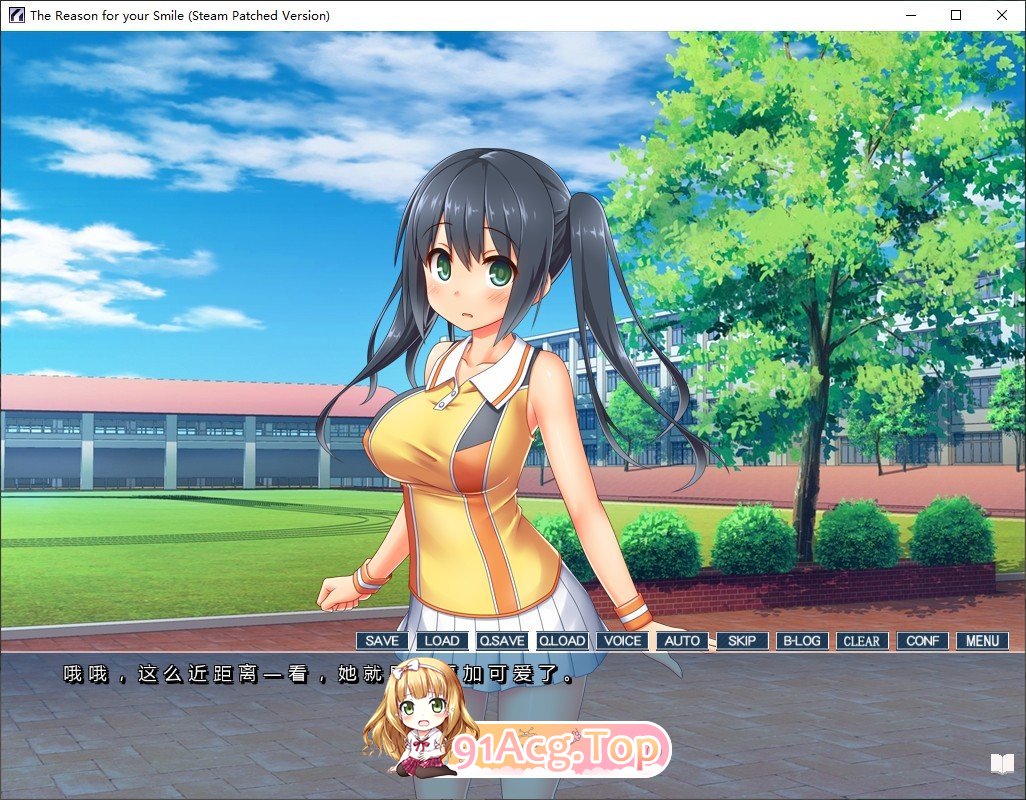Screen dimensions: 1026x800
Task: Hide the text box with CLEAR
Action: pyautogui.click(x=862, y=641)
